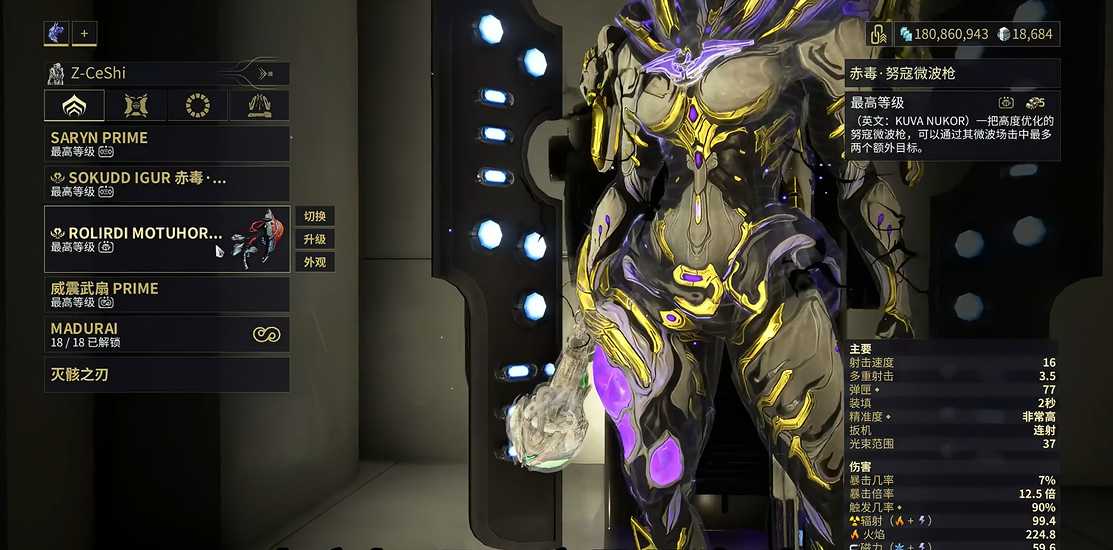Select the SARYN PRIME warframe slot
The height and width of the screenshot is (550, 1113).
(x=167, y=144)
